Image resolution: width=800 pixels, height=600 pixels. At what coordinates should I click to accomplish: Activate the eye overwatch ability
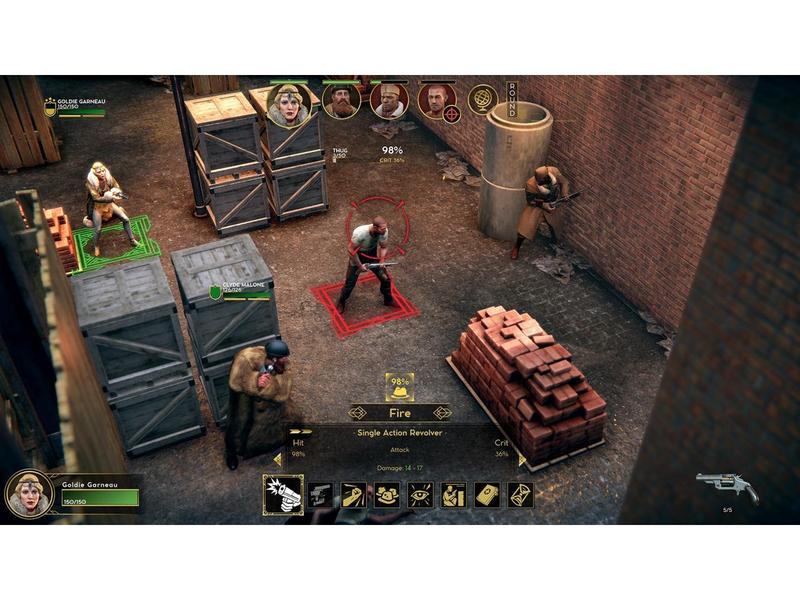420,494
